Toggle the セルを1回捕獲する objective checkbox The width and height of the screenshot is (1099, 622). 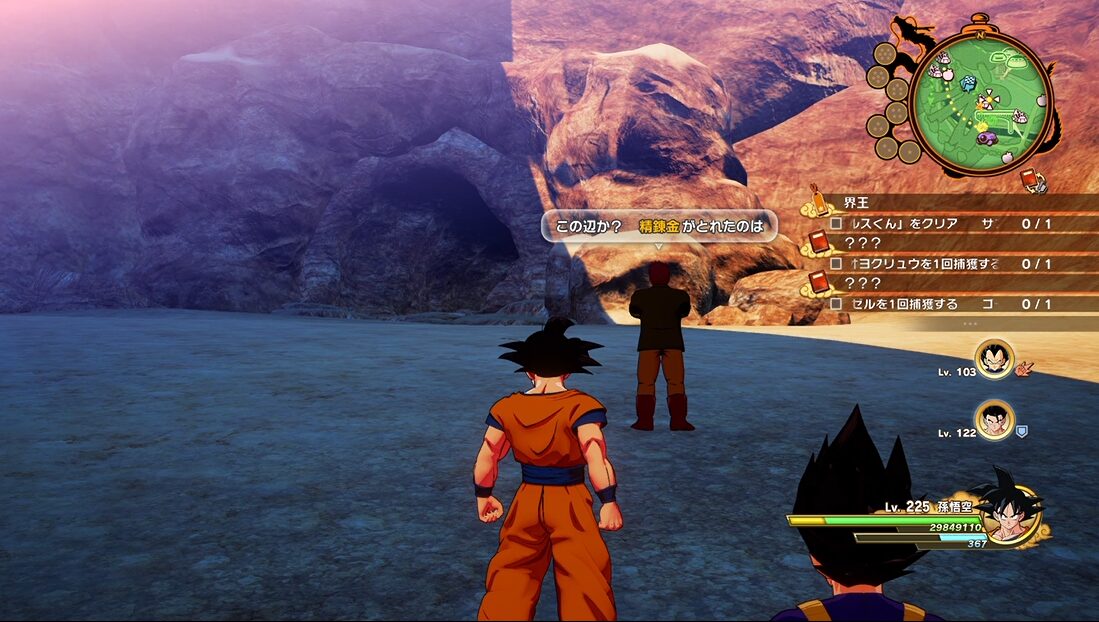coord(836,303)
